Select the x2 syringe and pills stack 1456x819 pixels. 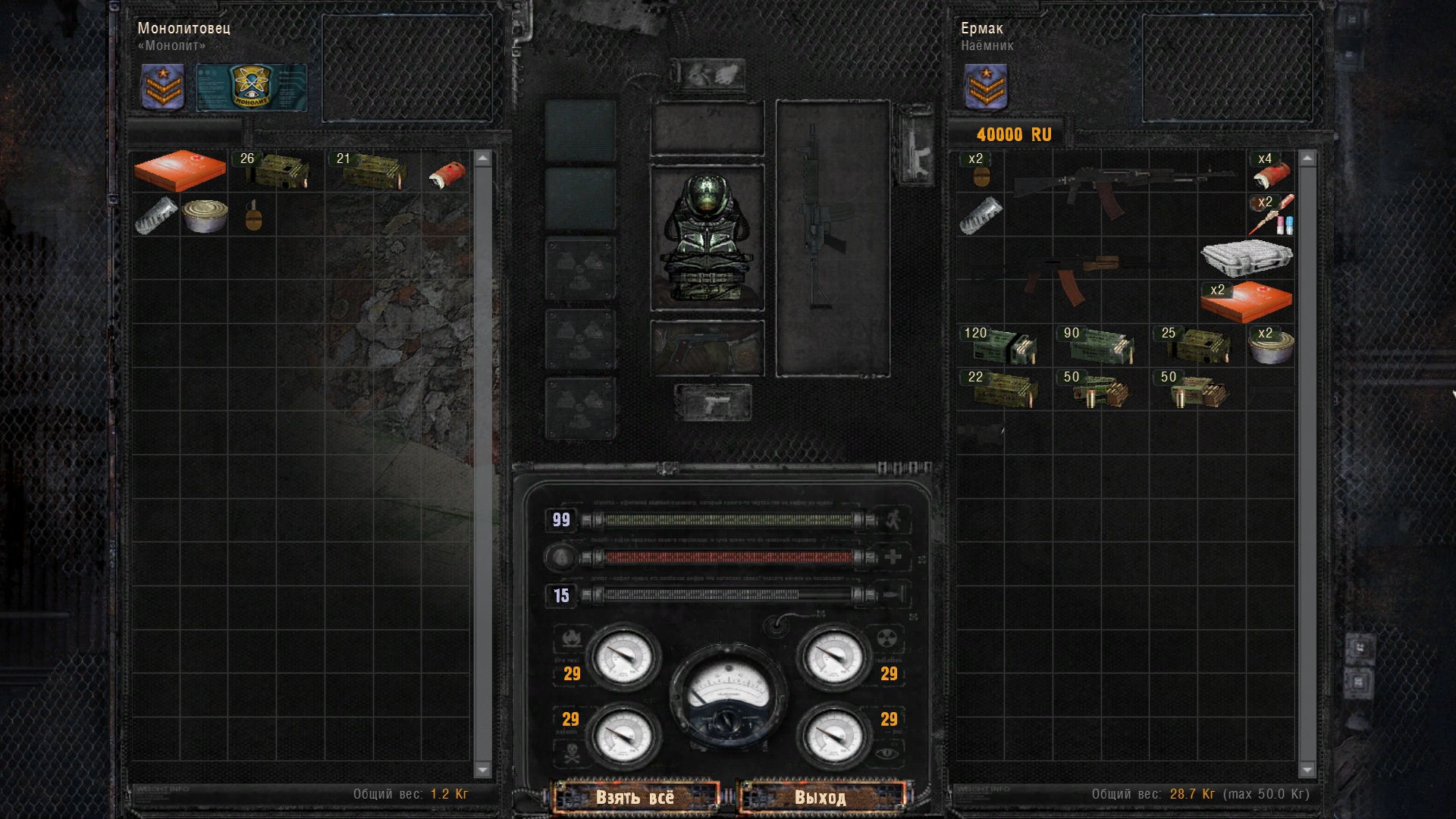click(1271, 215)
